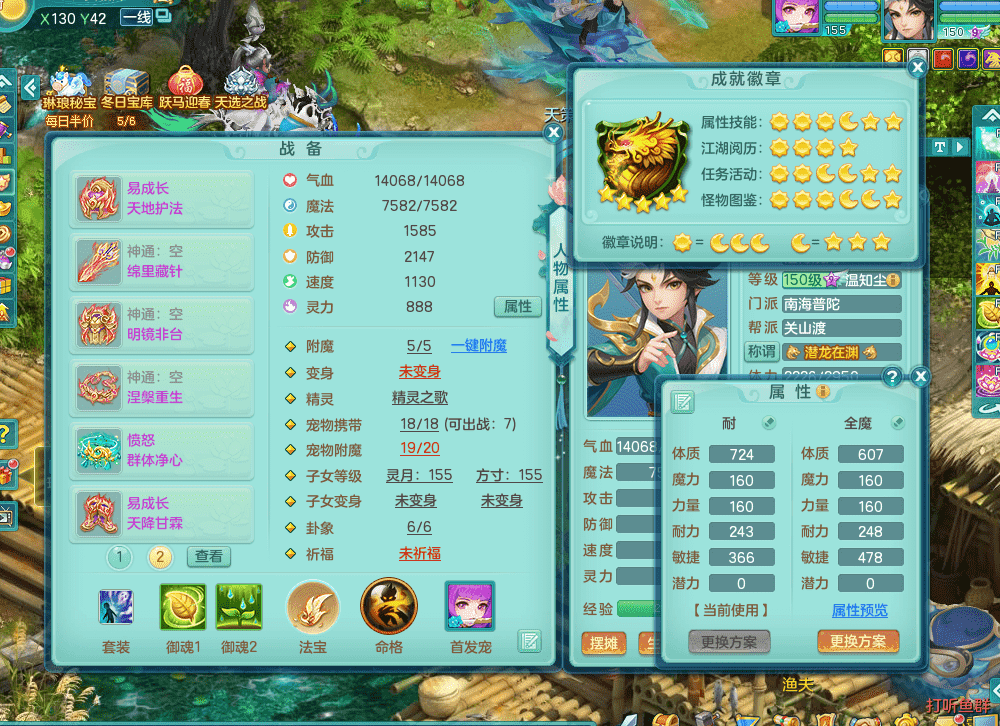Close the 成就徽章 badge window
The width and height of the screenshot is (1000, 726).
point(916,68)
